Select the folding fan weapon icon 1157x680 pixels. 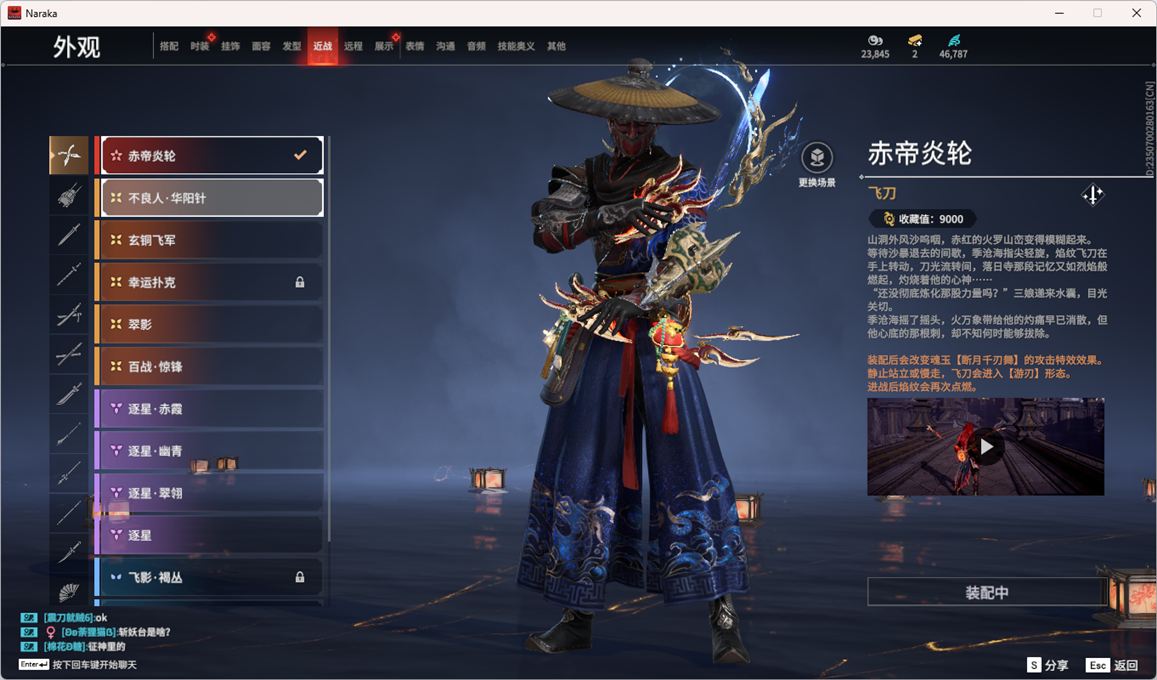[69, 591]
